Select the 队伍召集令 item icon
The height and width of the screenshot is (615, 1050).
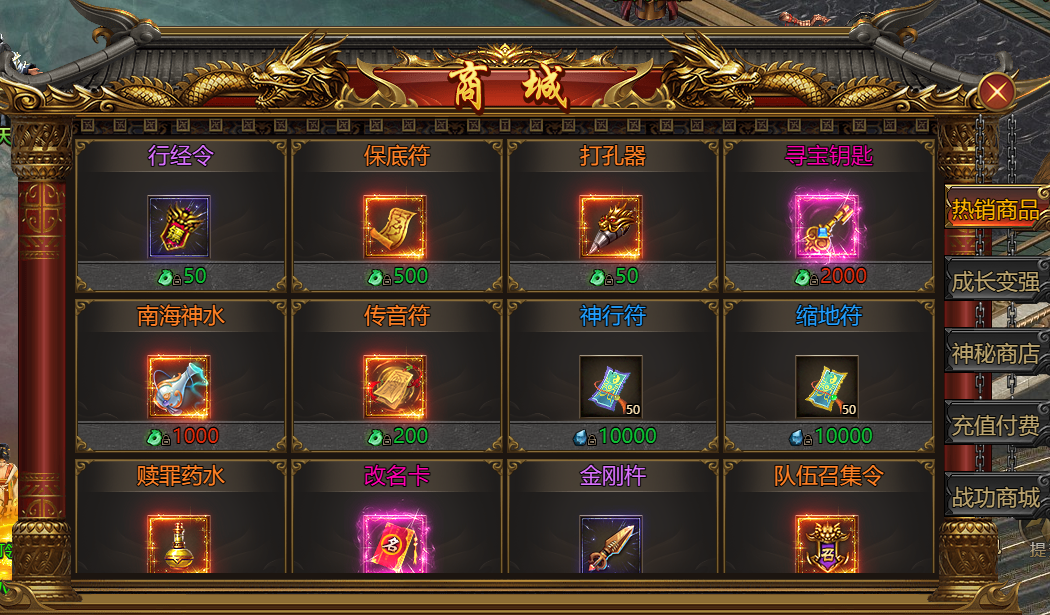click(x=827, y=543)
